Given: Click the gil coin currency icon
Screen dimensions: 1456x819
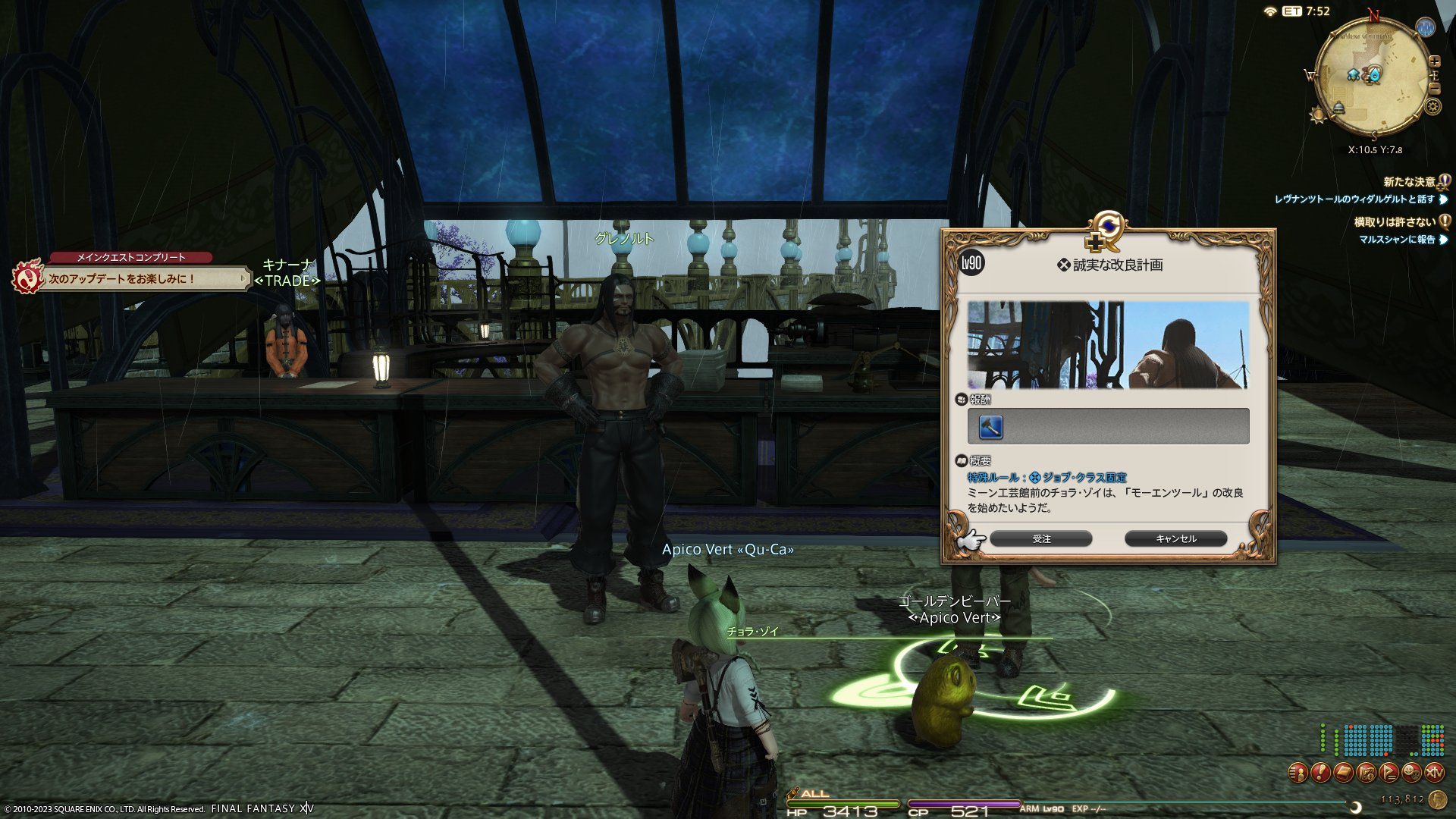Looking at the screenshot, I should point(1437,799).
